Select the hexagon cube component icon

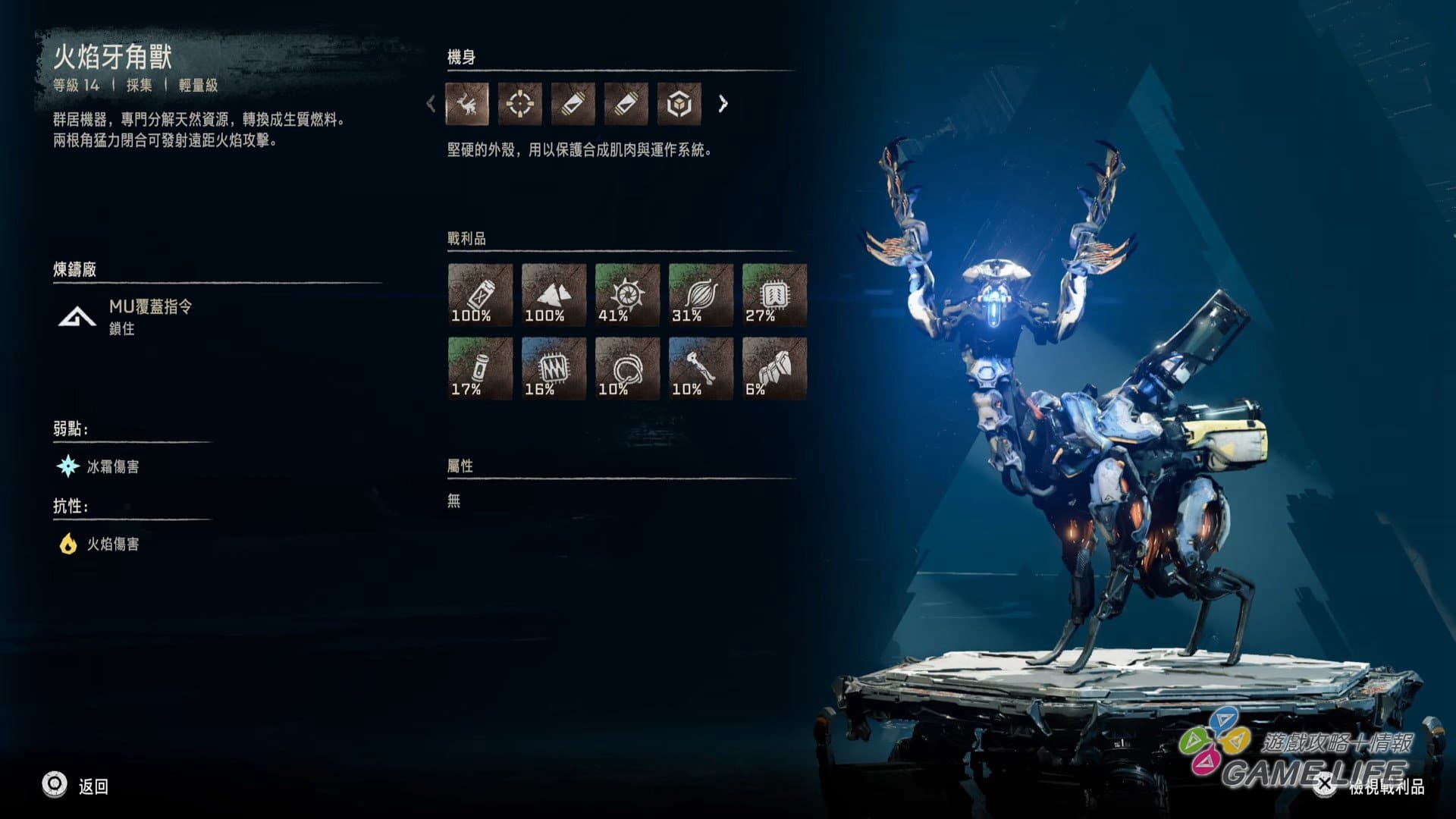(679, 104)
